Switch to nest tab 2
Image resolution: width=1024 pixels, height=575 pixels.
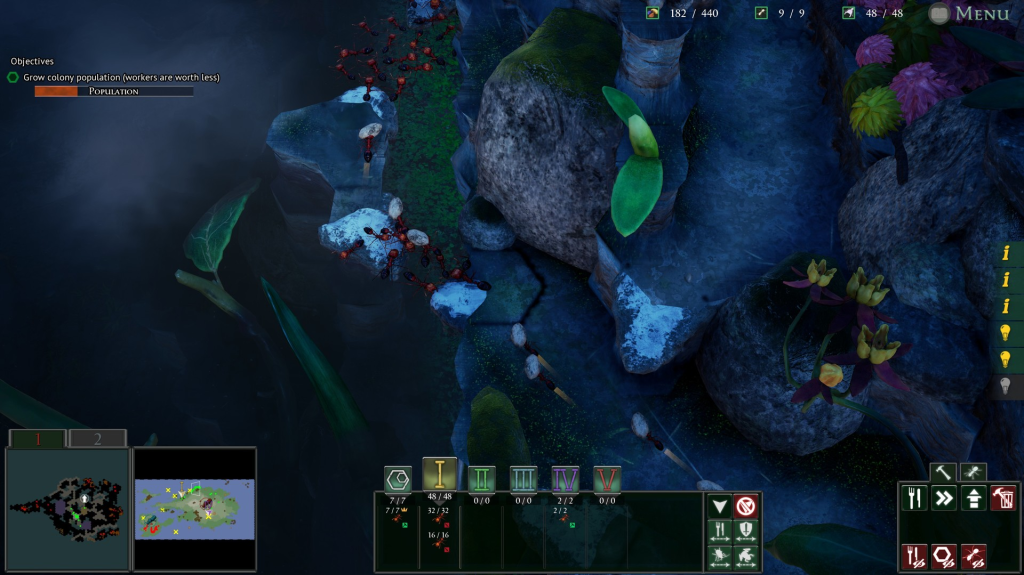pyautogui.click(x=97, y=438)
